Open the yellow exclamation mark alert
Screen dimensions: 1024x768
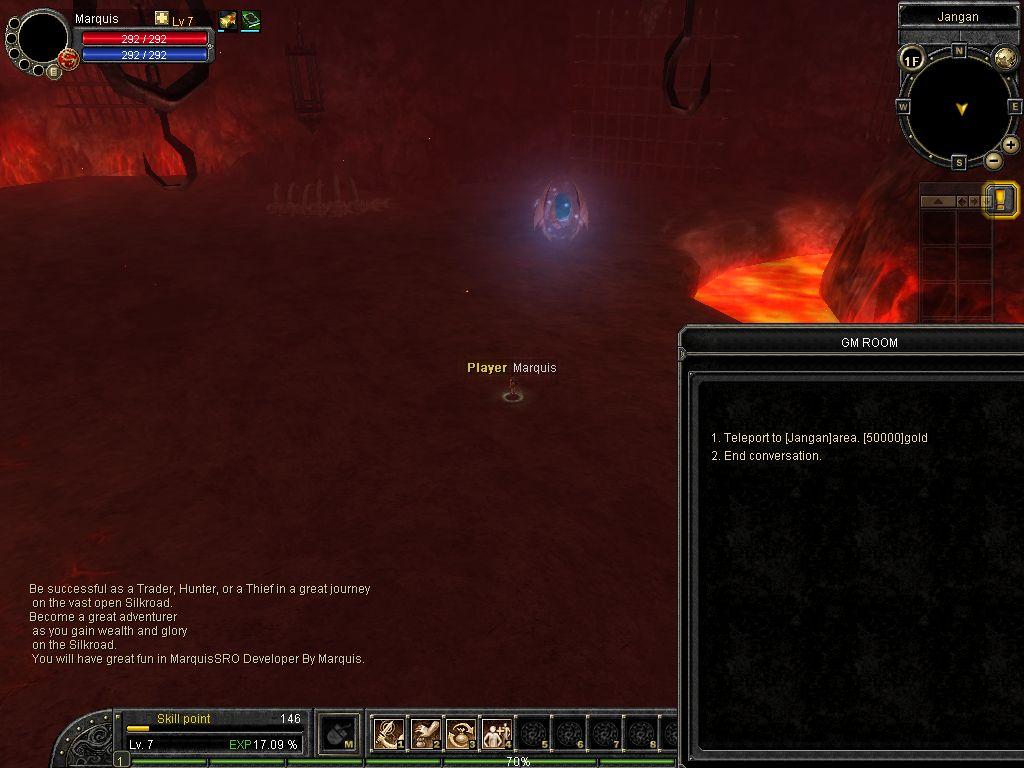[1001, 198]
